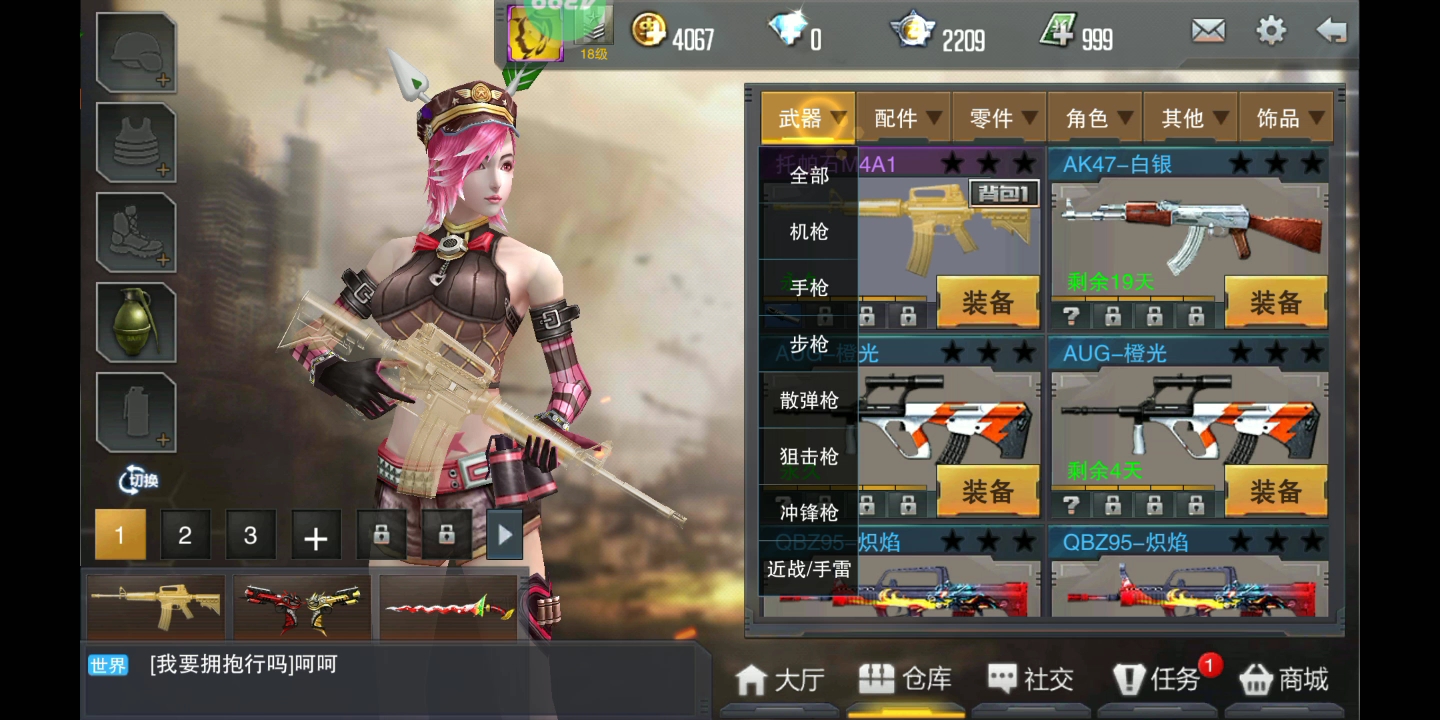Equip the AK47-白银 rifle
Image resolution: width=1440 pixels, height=720 pixels.
(1275, 303)
